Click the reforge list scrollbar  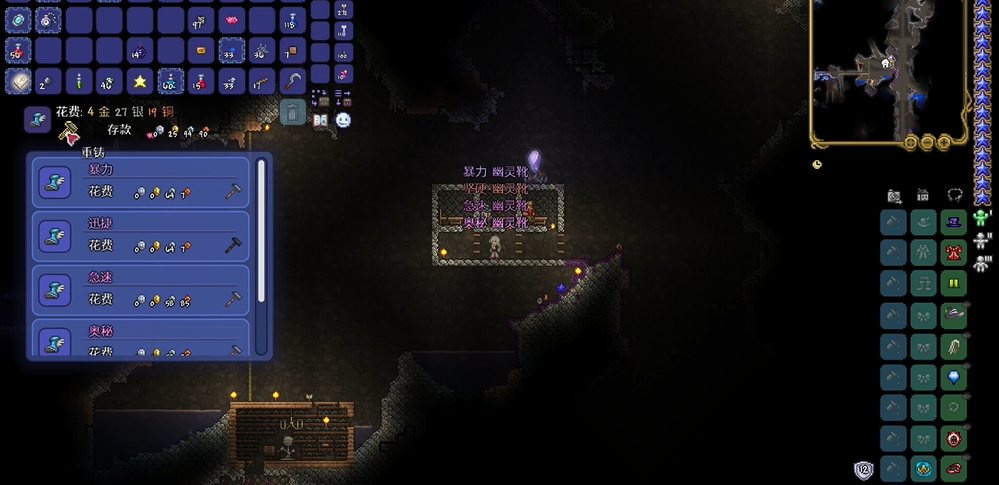[x=263, y=230]
